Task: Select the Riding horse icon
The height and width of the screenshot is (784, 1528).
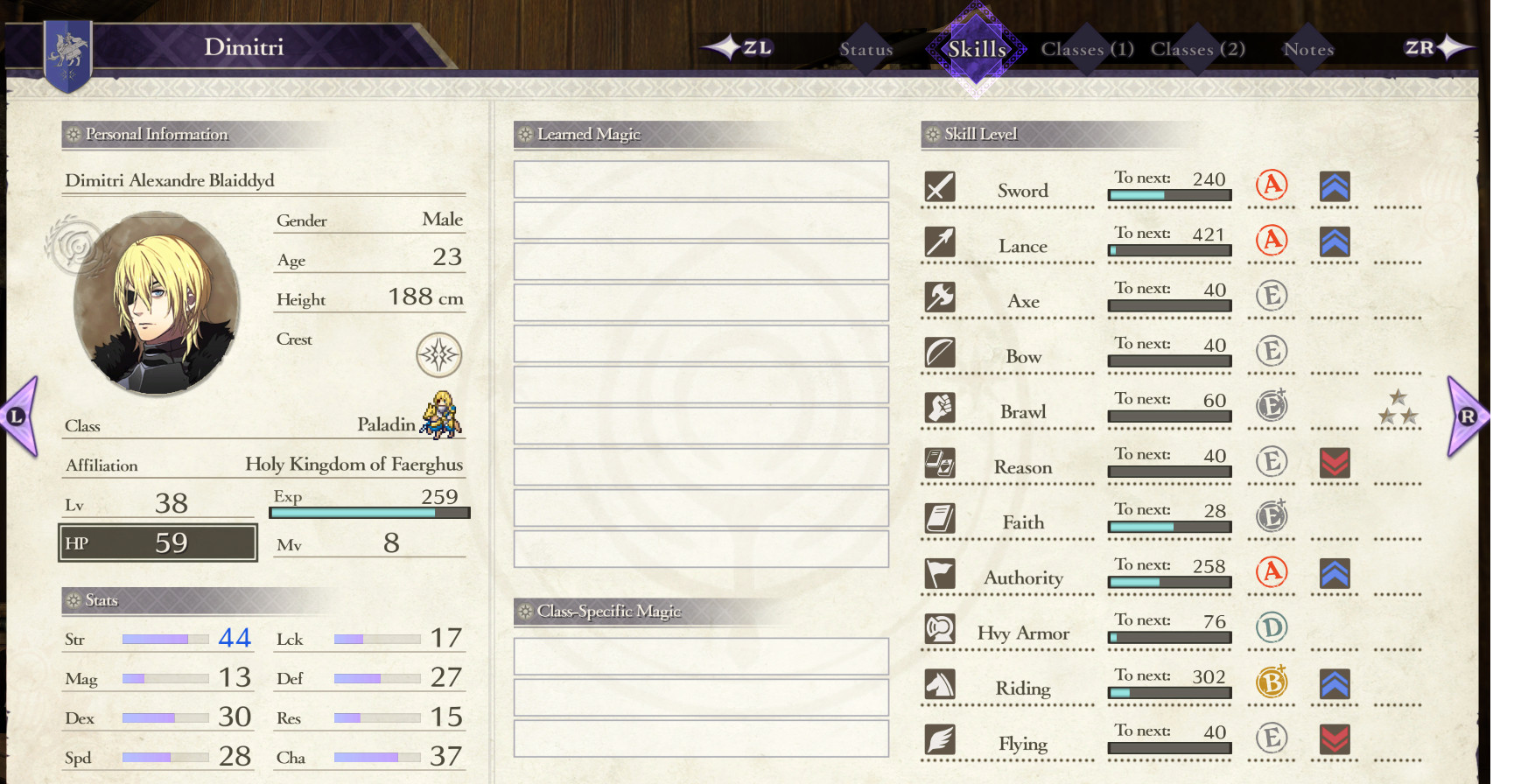Action: coord(940,684)
